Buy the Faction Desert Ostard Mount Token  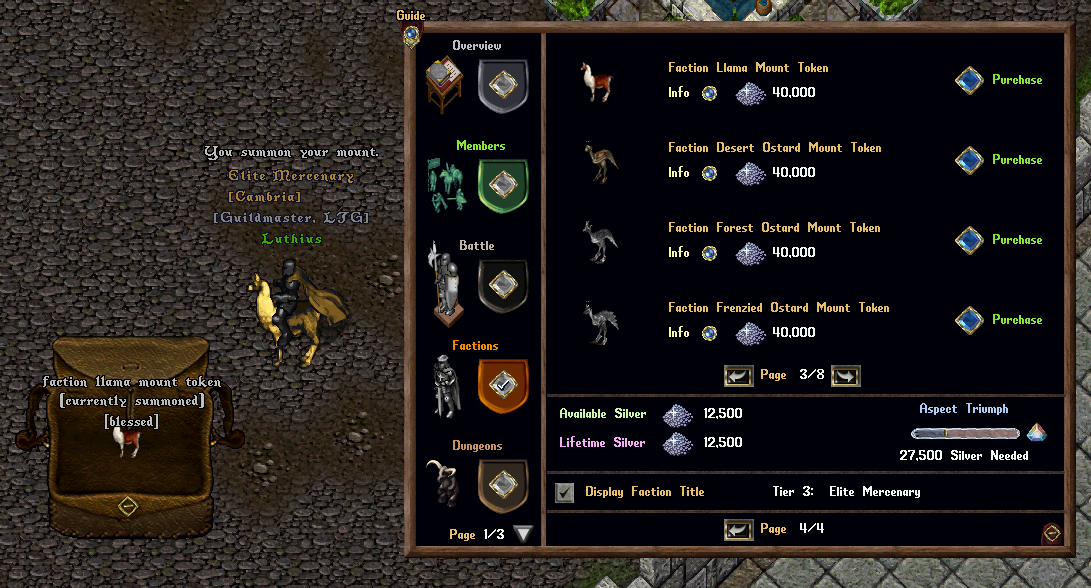click(969, 160)
